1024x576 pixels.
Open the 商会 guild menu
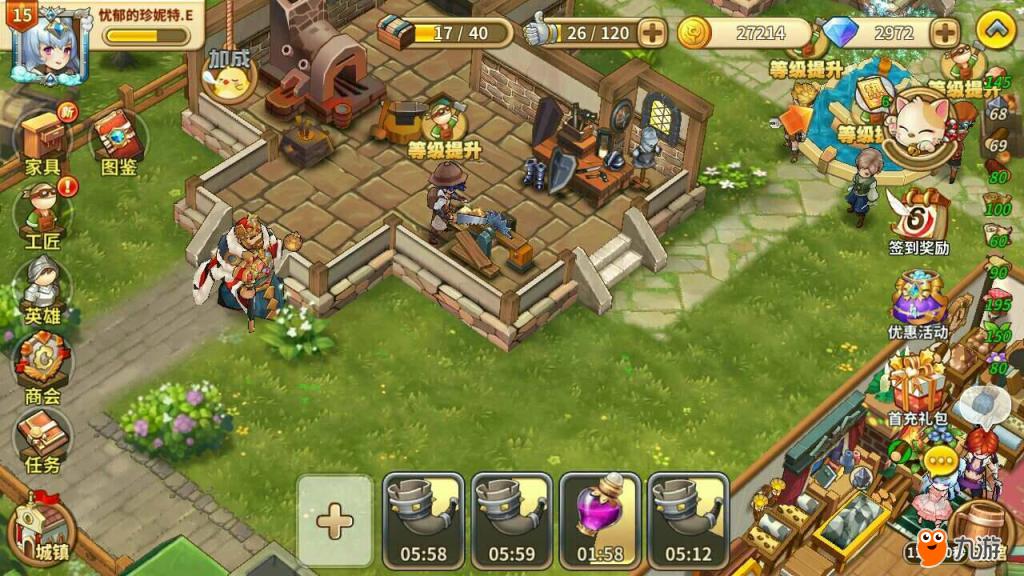[42, 365]
